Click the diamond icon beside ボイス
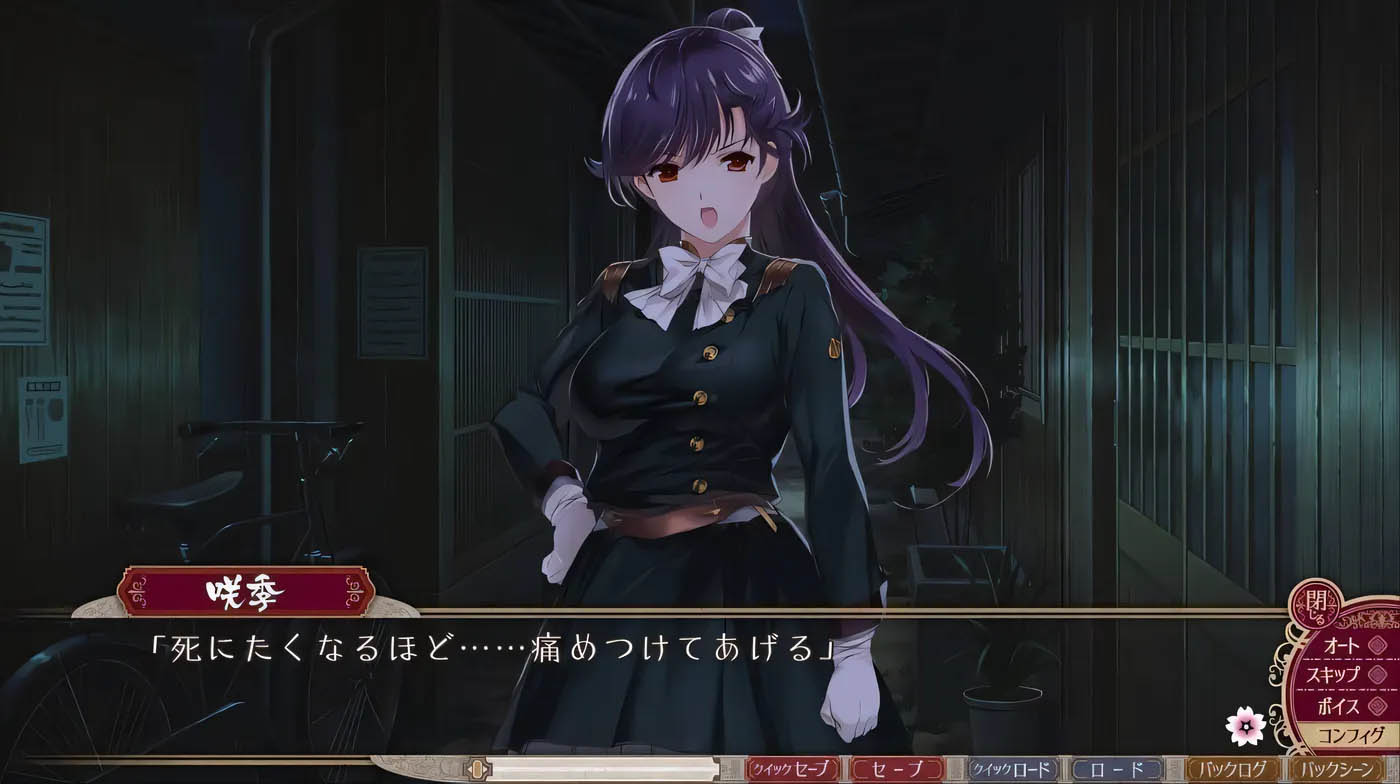The image size is (1400, 784). [1376, 705]
